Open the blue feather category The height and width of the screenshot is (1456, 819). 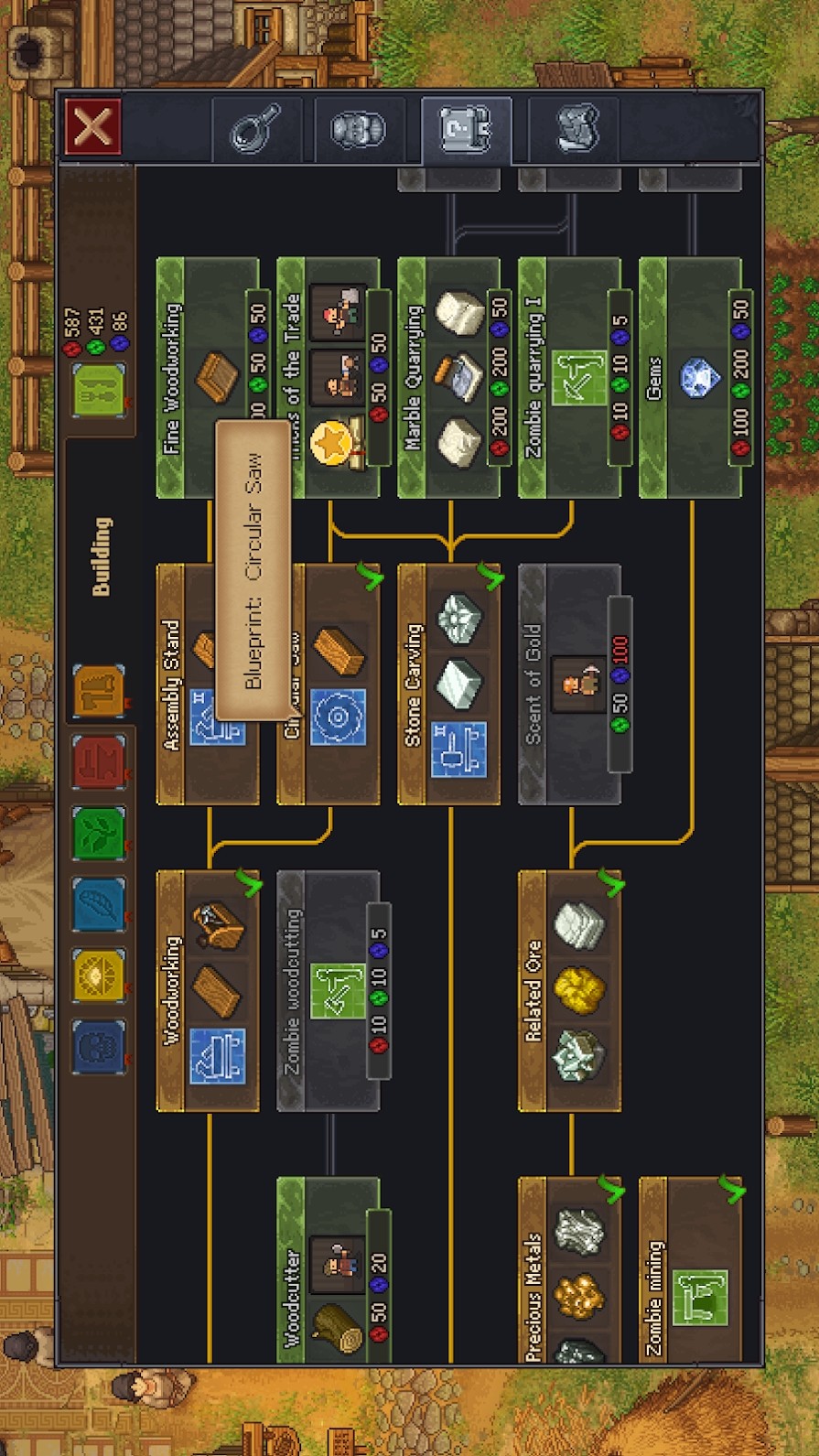[99, 903]
